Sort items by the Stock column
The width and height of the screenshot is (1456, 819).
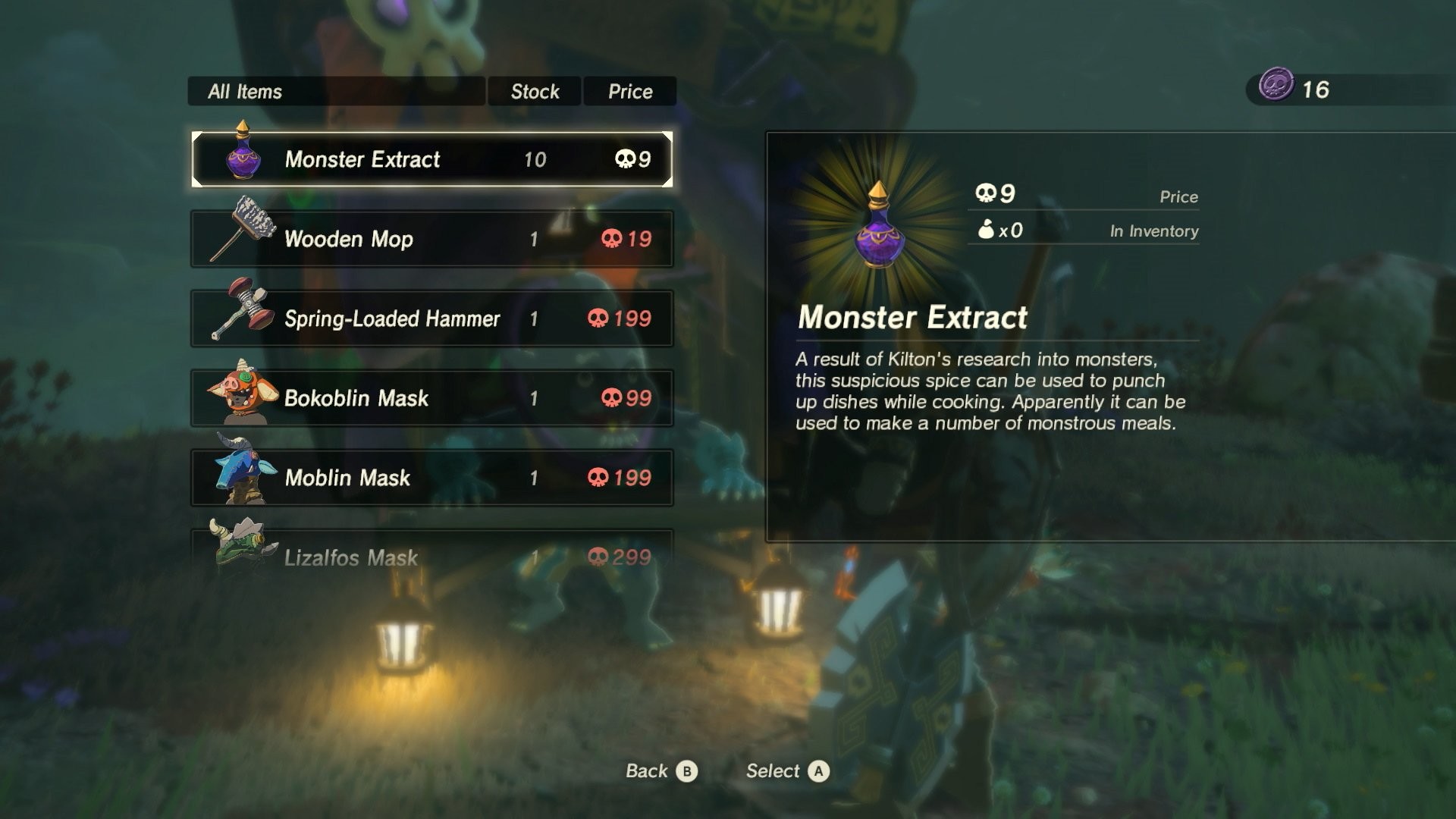click(534, 91)
